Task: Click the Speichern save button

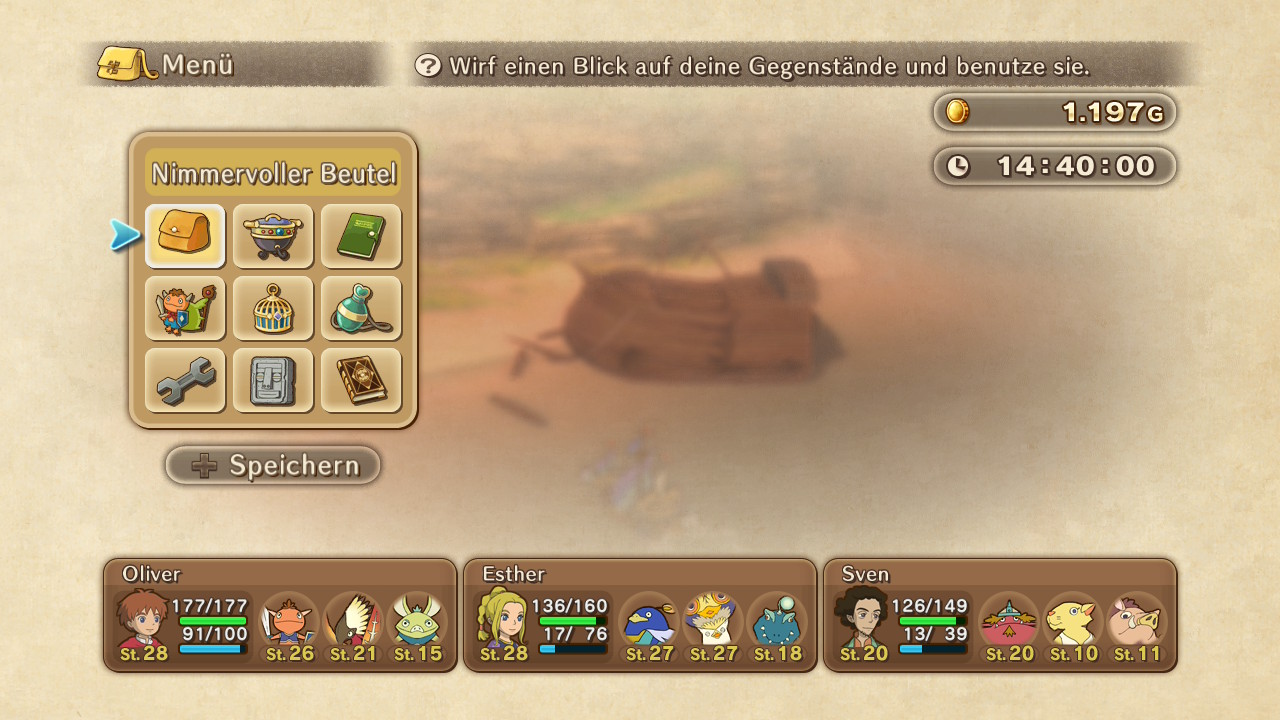Action: [x=273, y=465]
